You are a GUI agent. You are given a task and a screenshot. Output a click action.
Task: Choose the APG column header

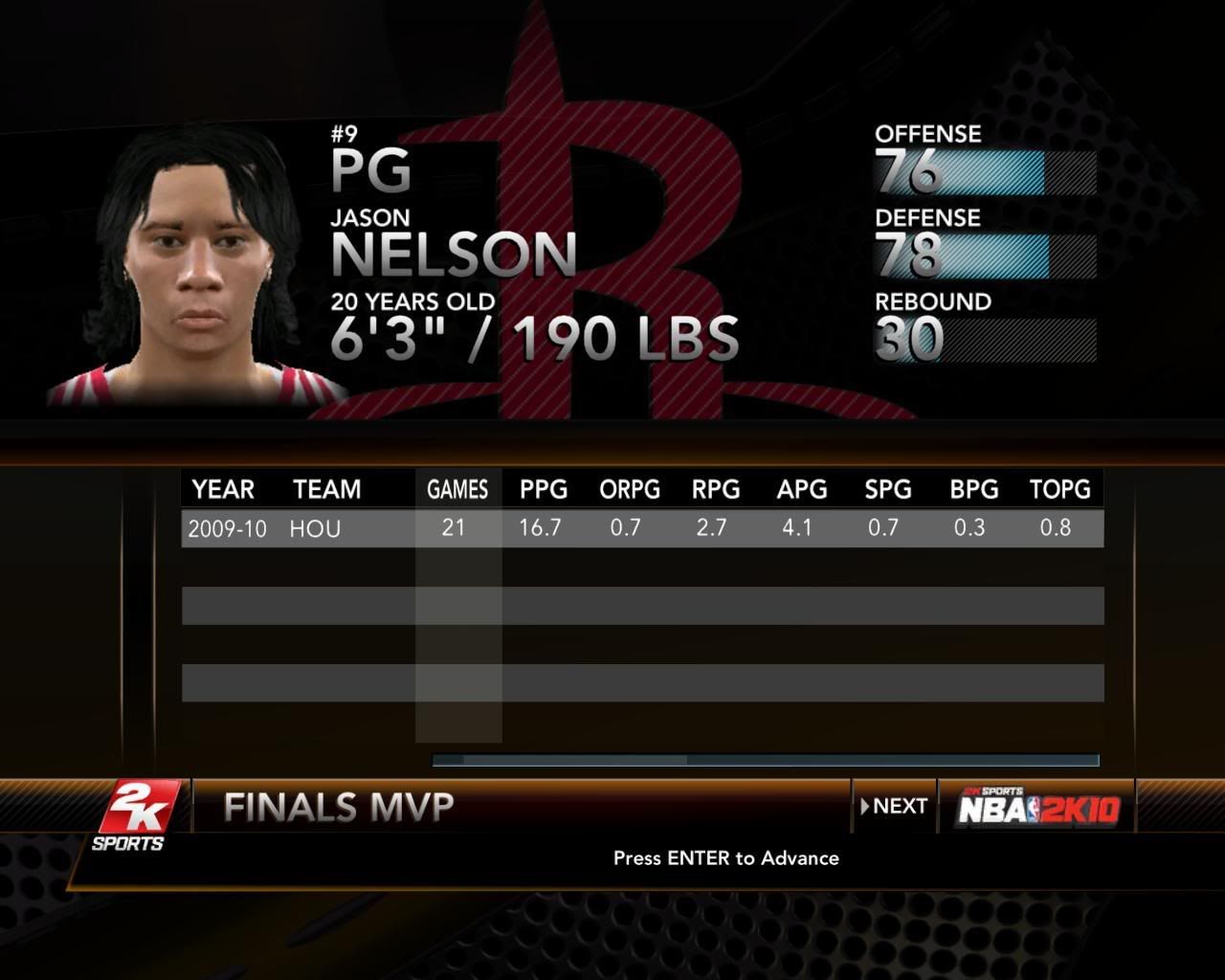point(801,489)
